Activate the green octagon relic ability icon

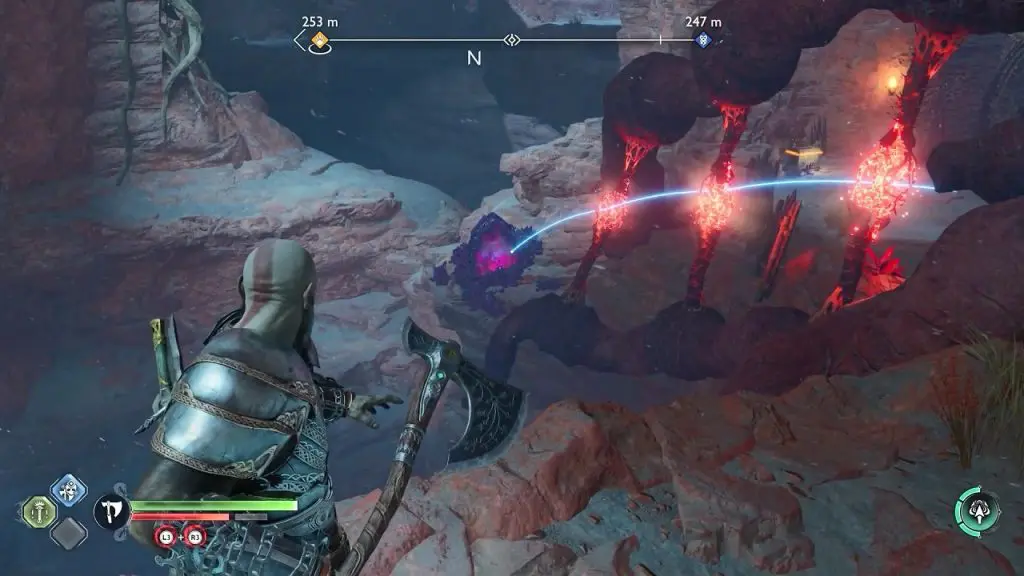[38, 512]
